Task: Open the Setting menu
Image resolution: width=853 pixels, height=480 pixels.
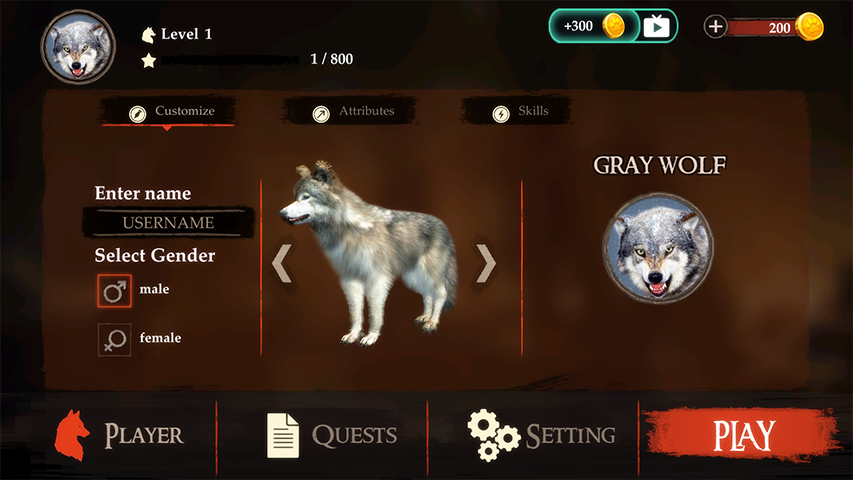Action: [x=542, y=435]
